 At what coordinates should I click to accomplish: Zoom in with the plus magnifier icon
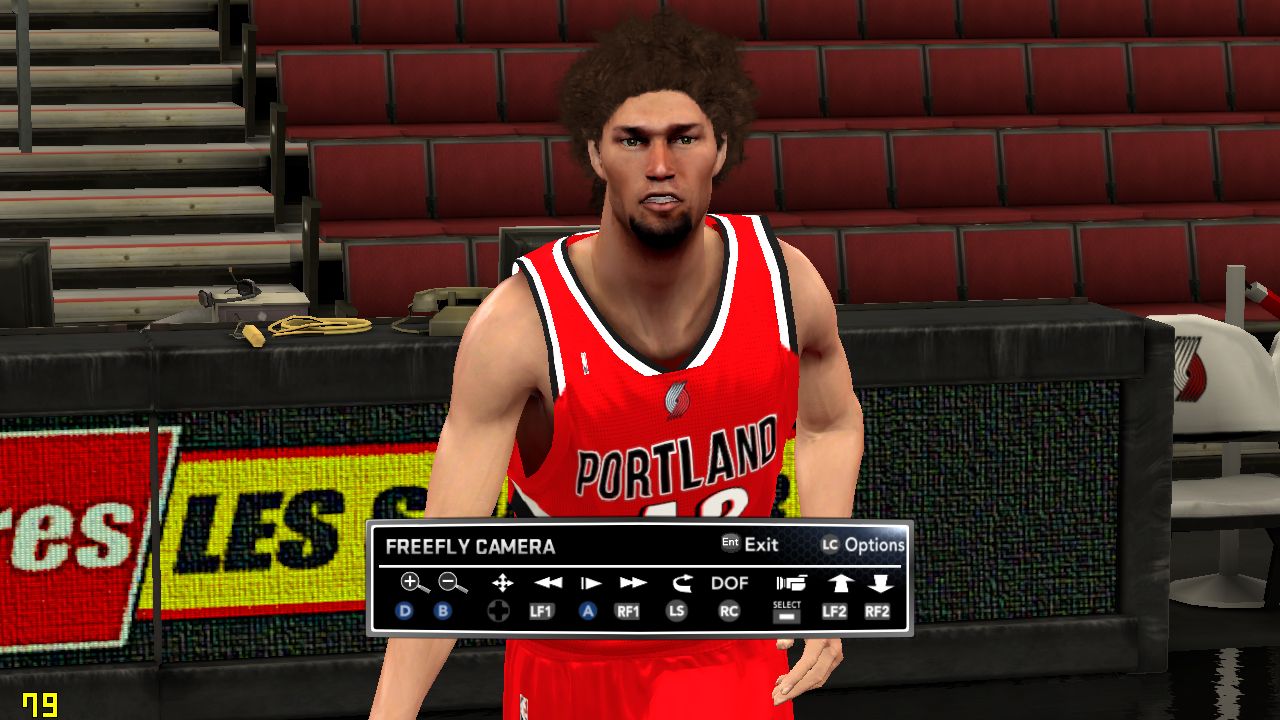pyautogui.click(x=413, y=583)
